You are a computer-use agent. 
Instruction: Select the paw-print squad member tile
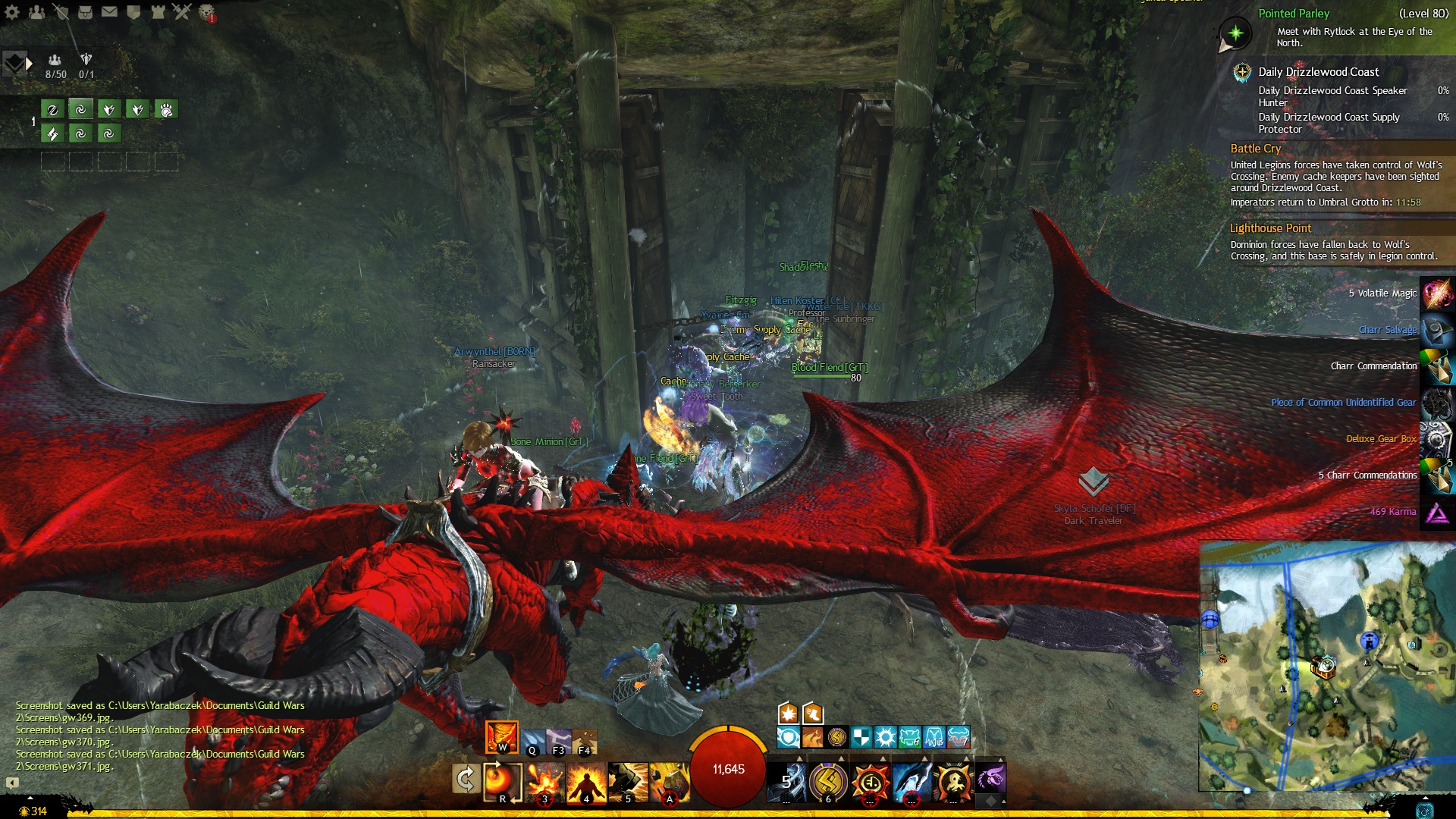pyautogui.click(x=166, y=110)
